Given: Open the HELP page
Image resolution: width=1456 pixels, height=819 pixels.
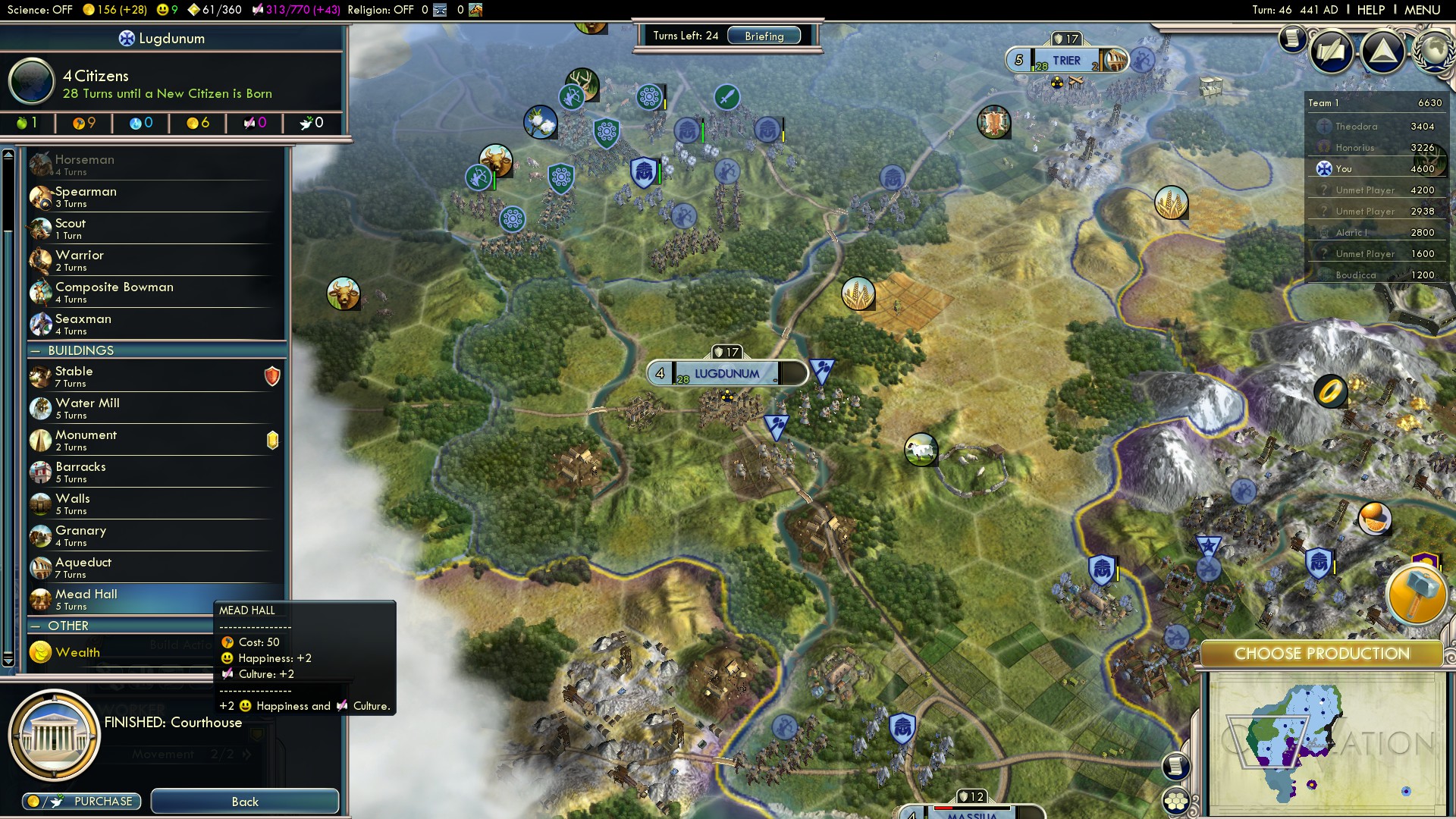Looking at the screenshot, I should point(1370,10).
